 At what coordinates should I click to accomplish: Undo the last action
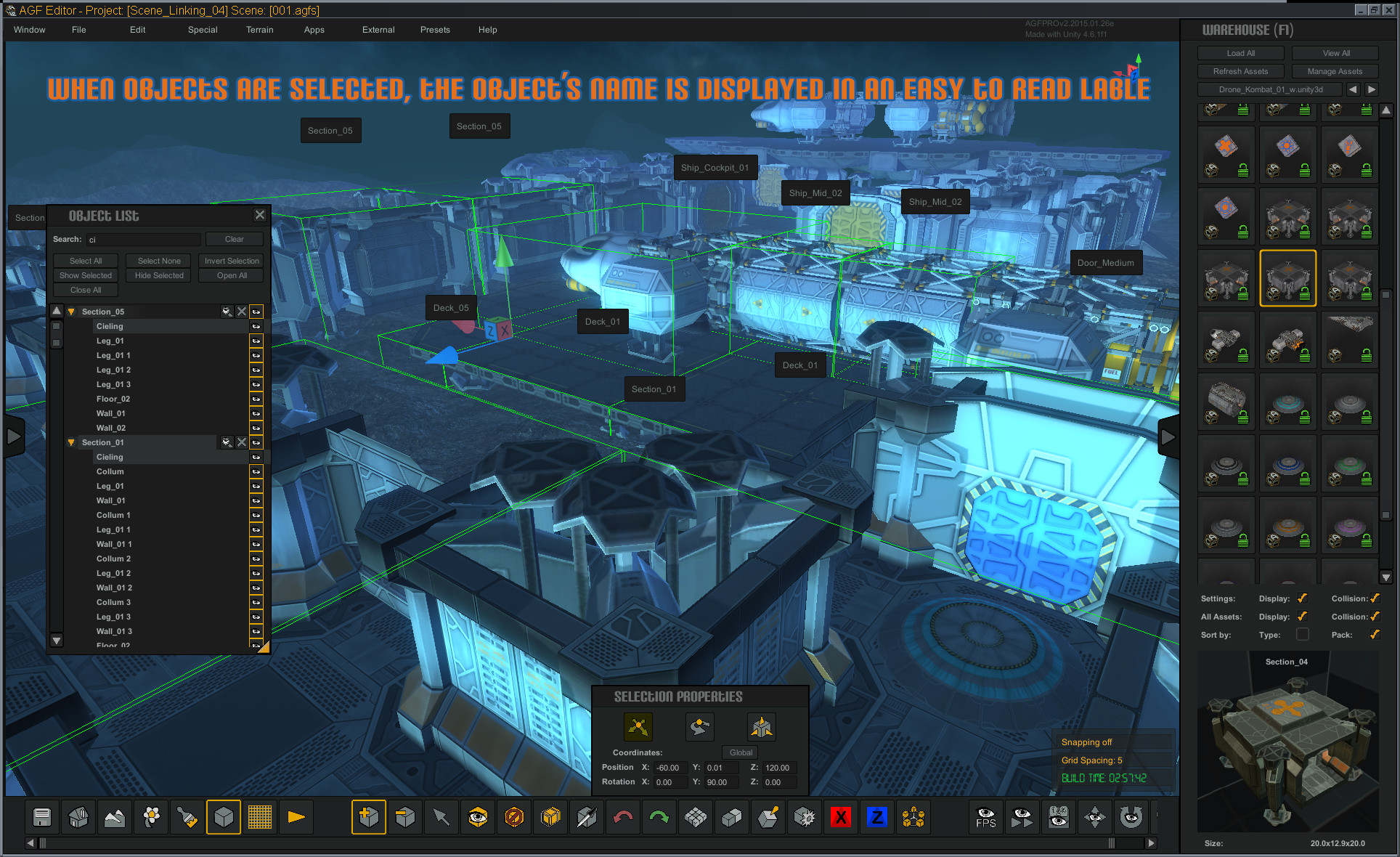[622, 817]
